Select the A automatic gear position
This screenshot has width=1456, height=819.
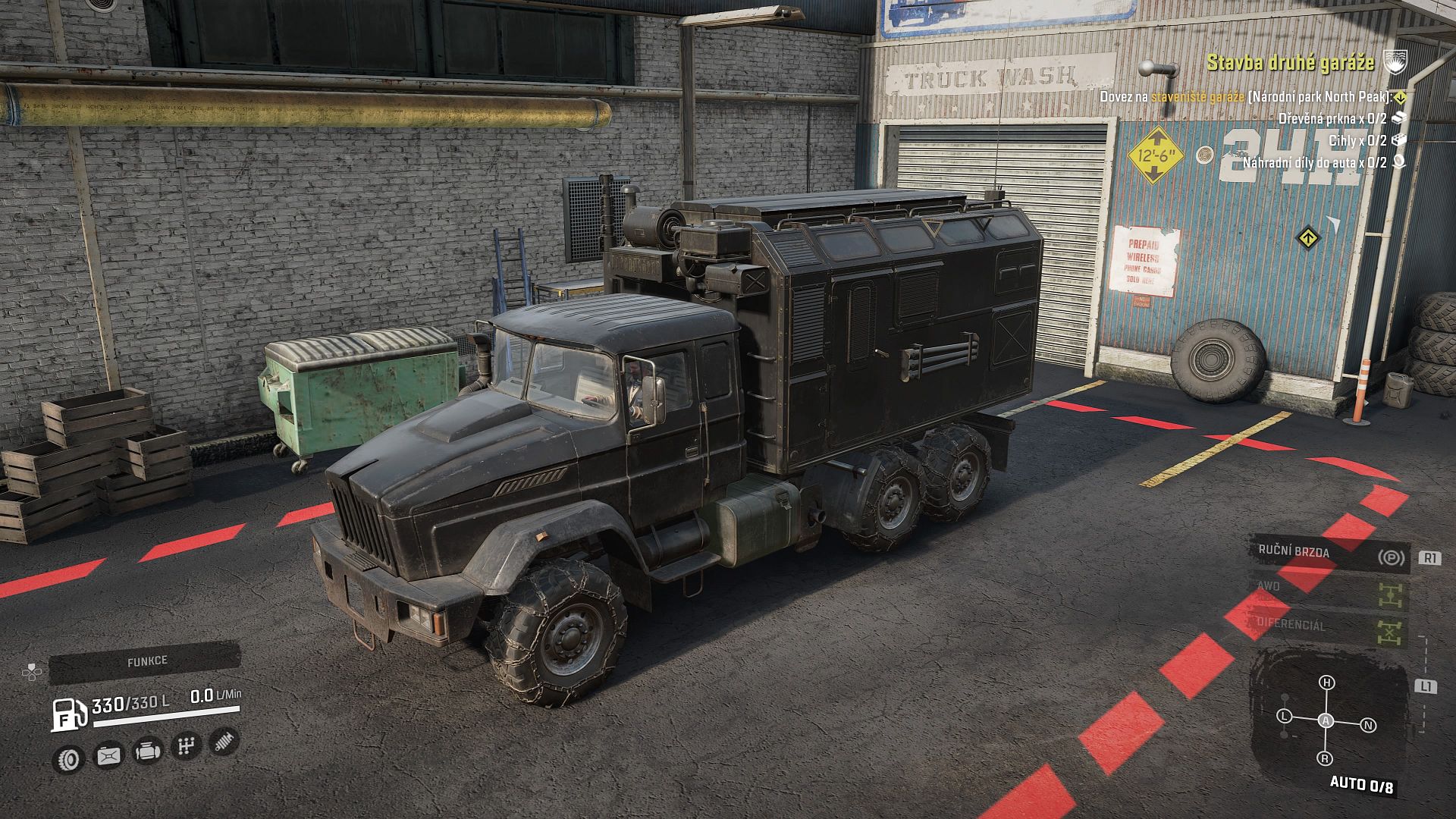tap(1326, 721)
